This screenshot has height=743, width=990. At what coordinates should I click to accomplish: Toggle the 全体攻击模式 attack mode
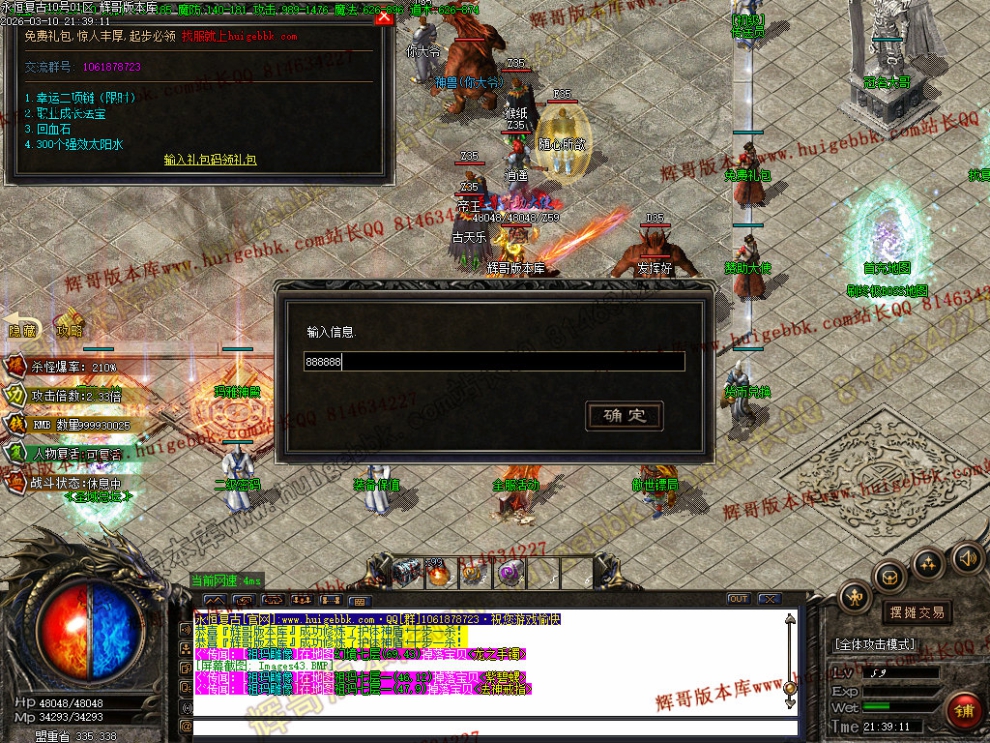coord(887,645)
